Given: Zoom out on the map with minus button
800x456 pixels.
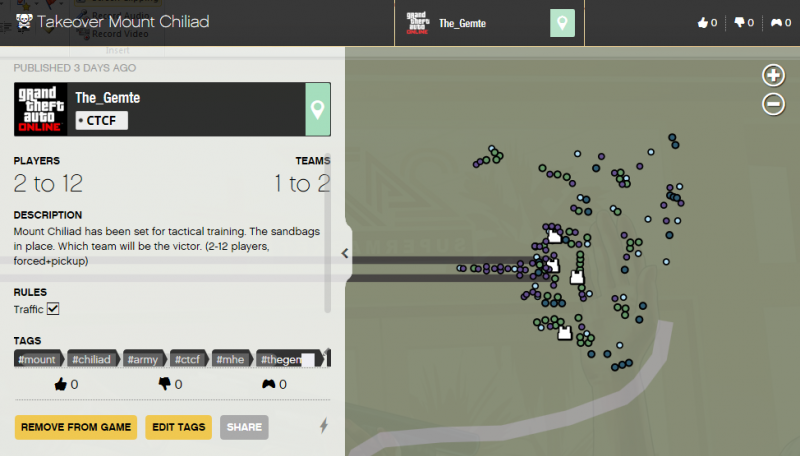Looking at the screenshot, I should (773, 103).
